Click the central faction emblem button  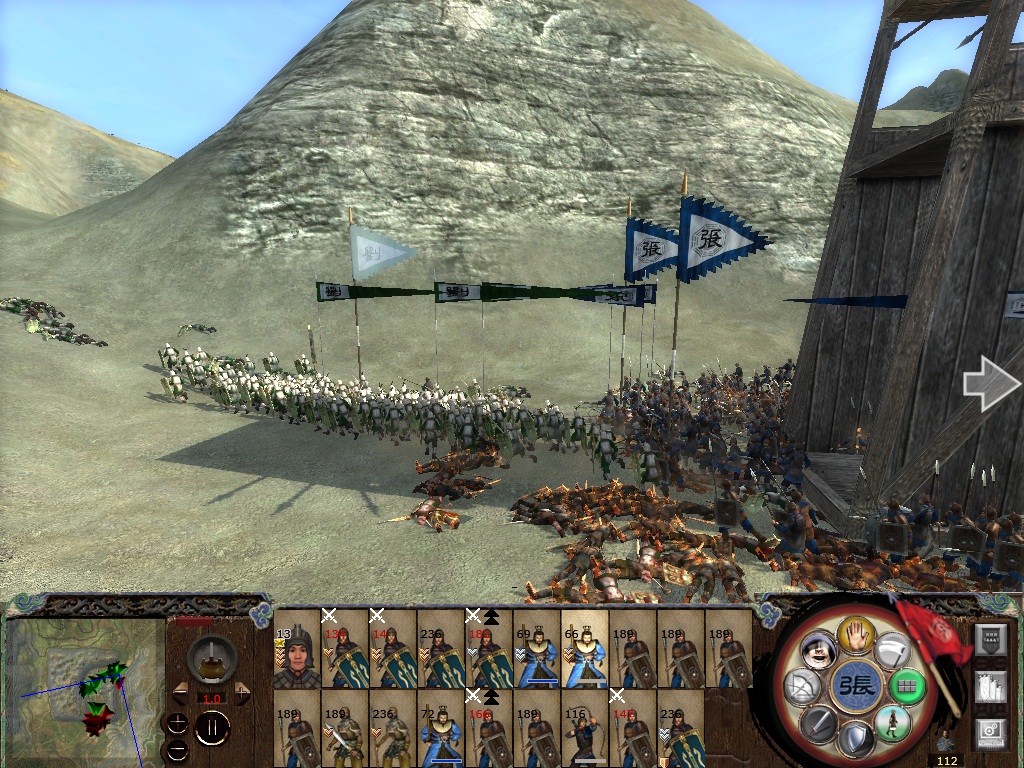click(x=857, y=688)
